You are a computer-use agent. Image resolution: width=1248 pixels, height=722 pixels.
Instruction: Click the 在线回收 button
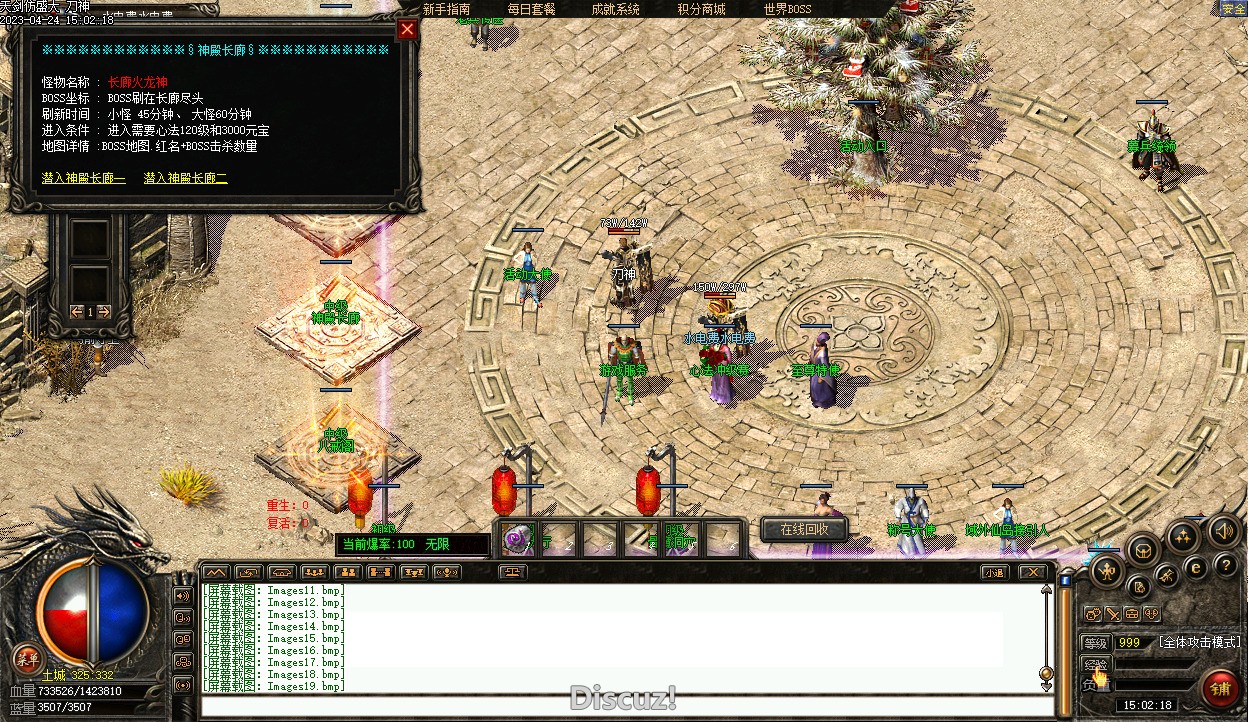(x=804, y=529)
